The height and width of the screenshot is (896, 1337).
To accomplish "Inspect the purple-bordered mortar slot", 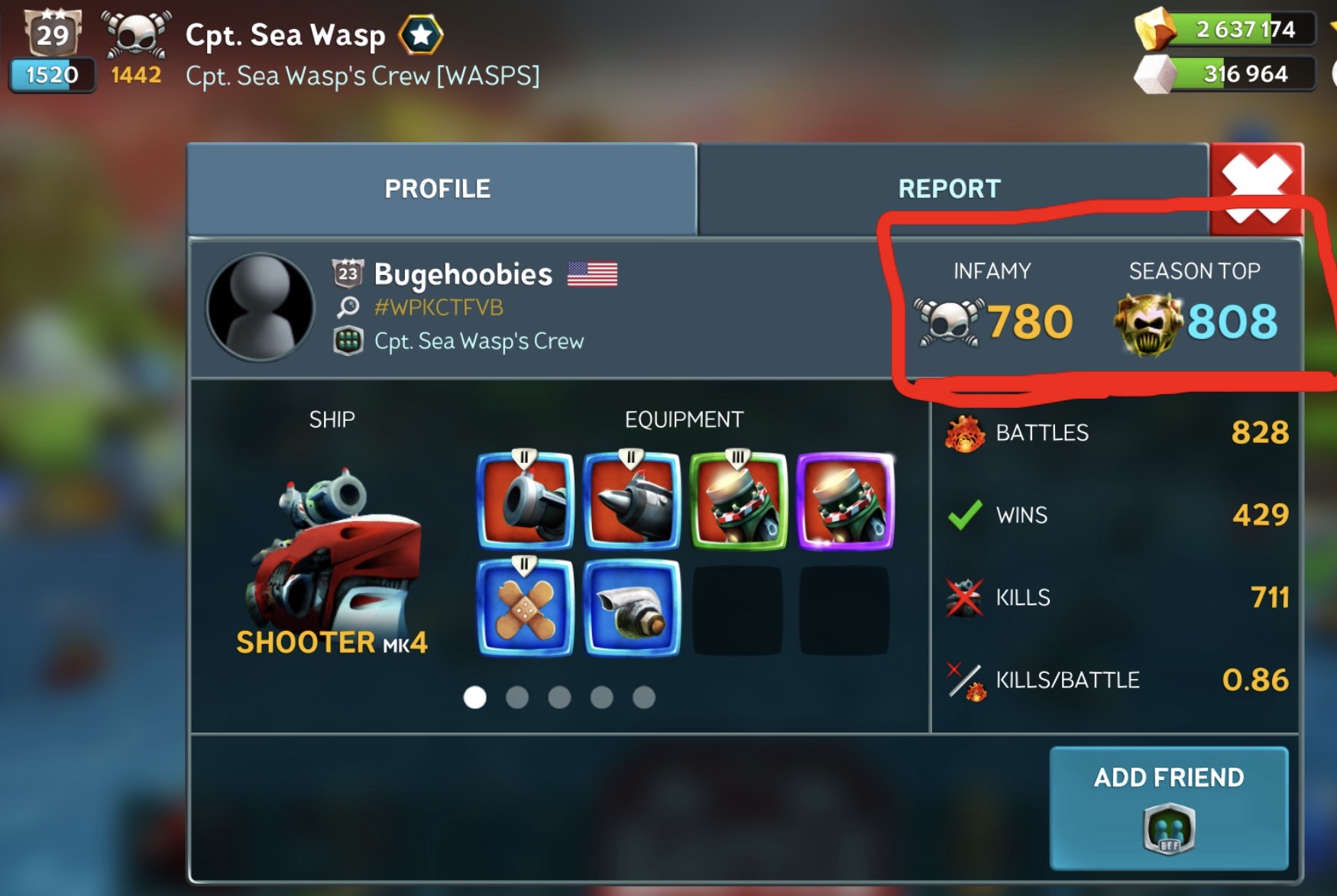I will [x=845, y=501].
